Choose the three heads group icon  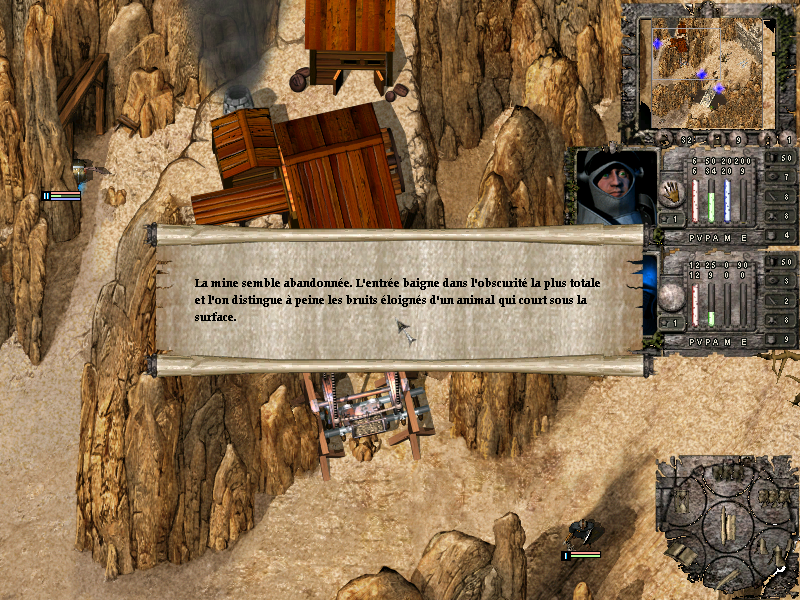(x=771, y=495)
